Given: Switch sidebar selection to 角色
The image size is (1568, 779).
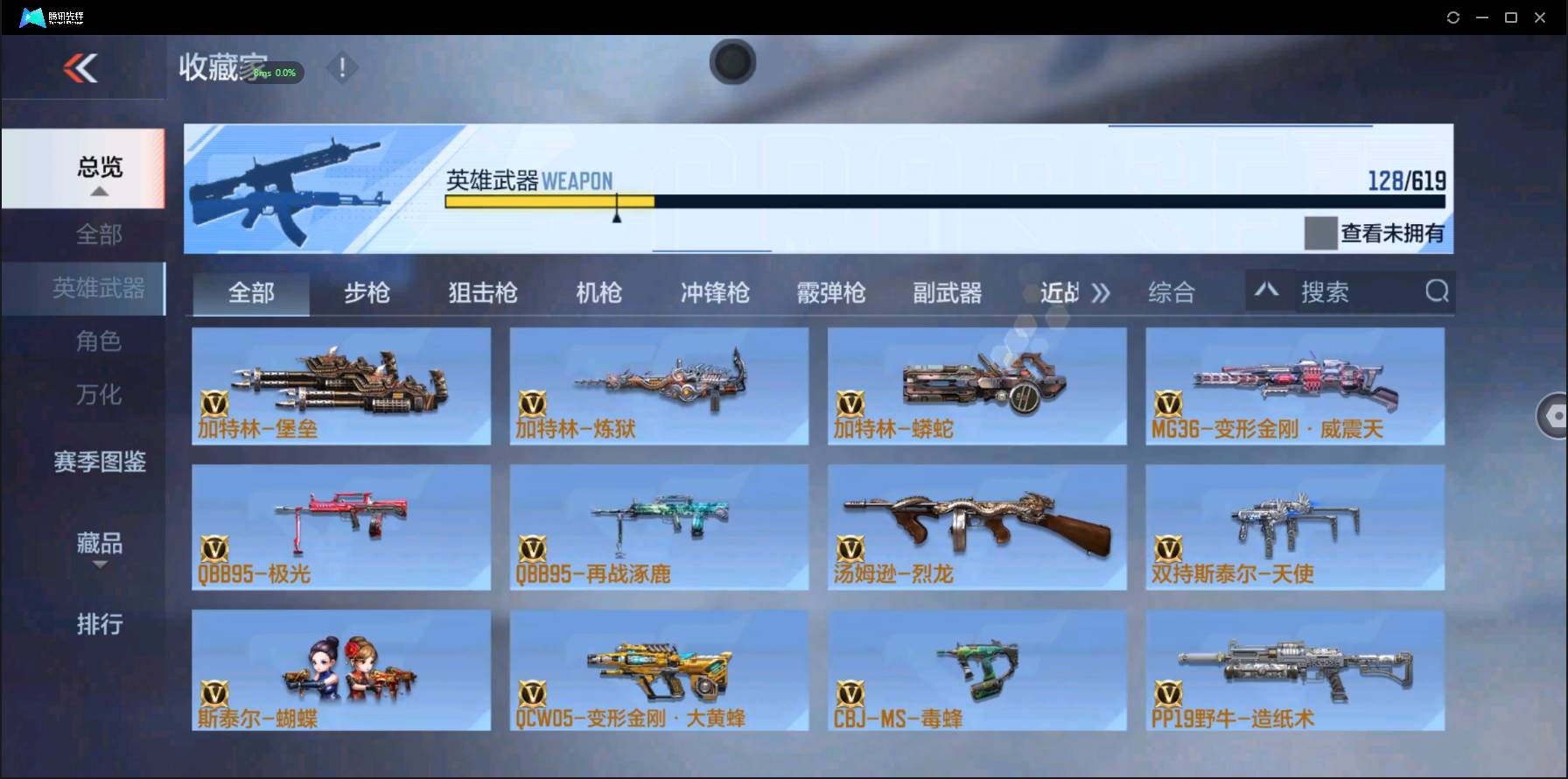Looking at the screenshot, I should pos(99,341).
